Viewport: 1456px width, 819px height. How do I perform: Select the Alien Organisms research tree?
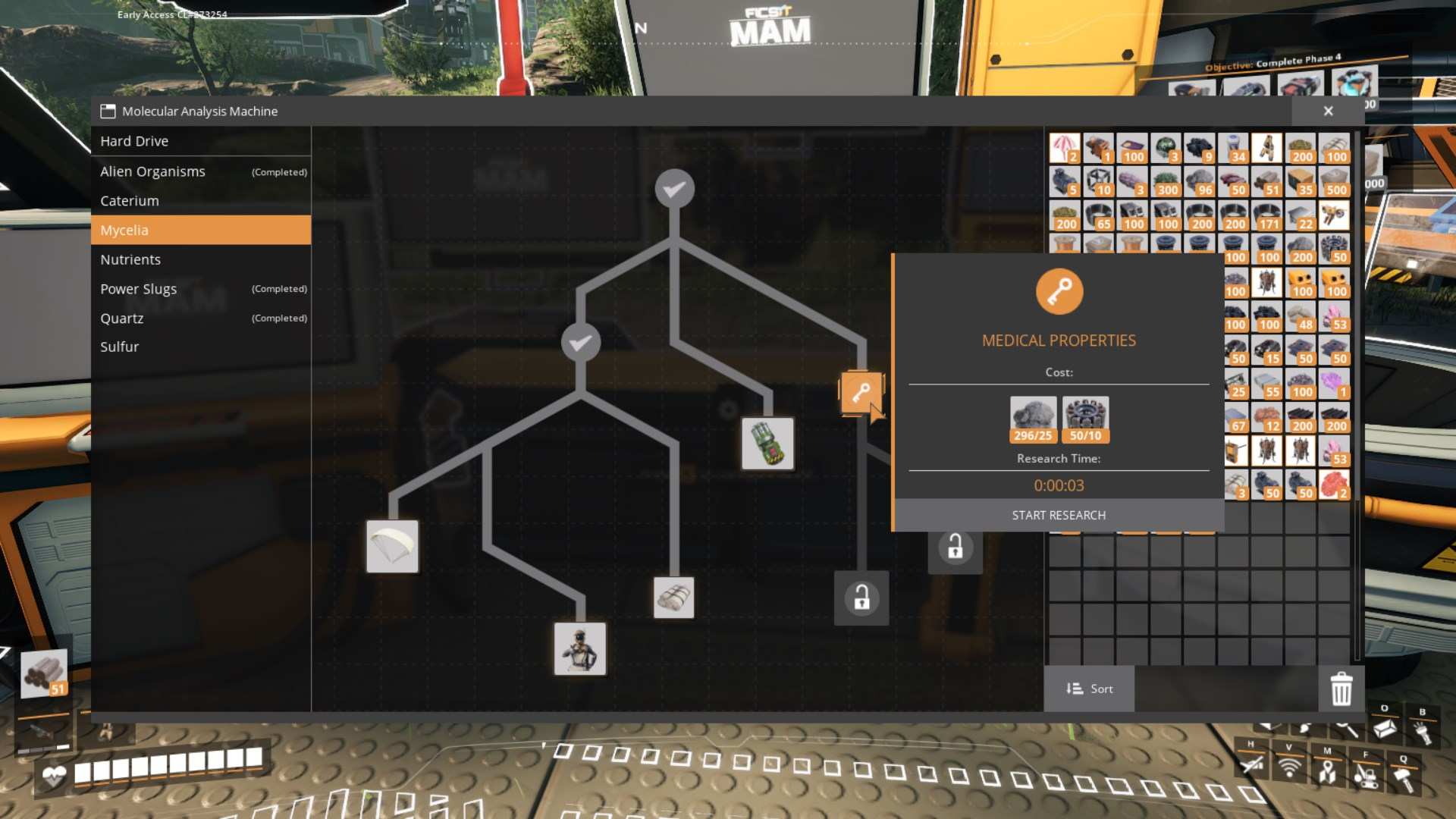152,171
